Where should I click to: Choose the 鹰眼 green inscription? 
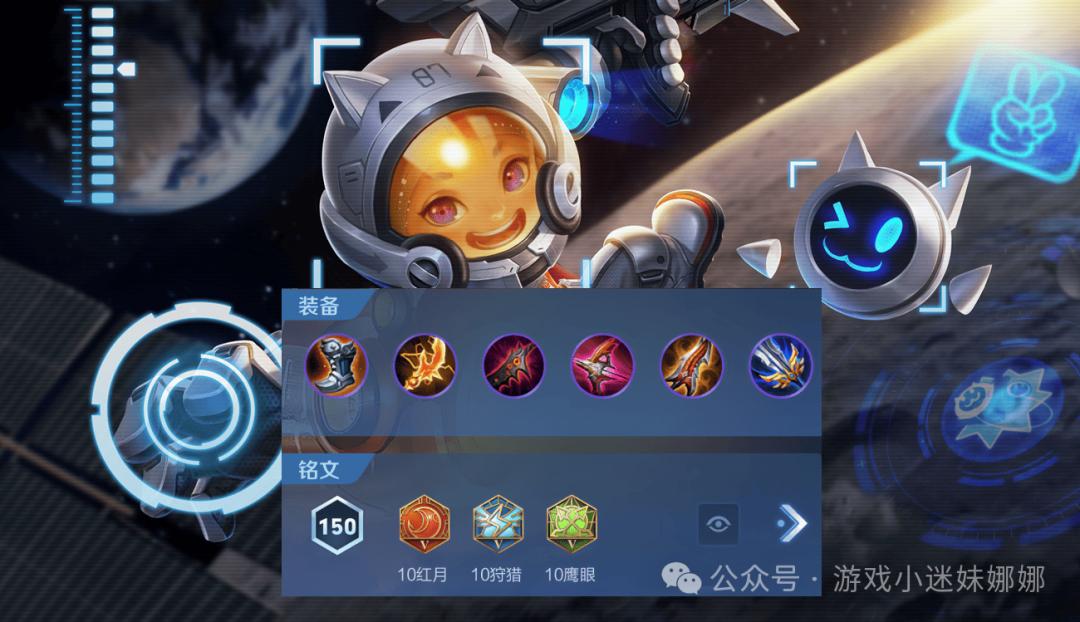pos(571,525)
